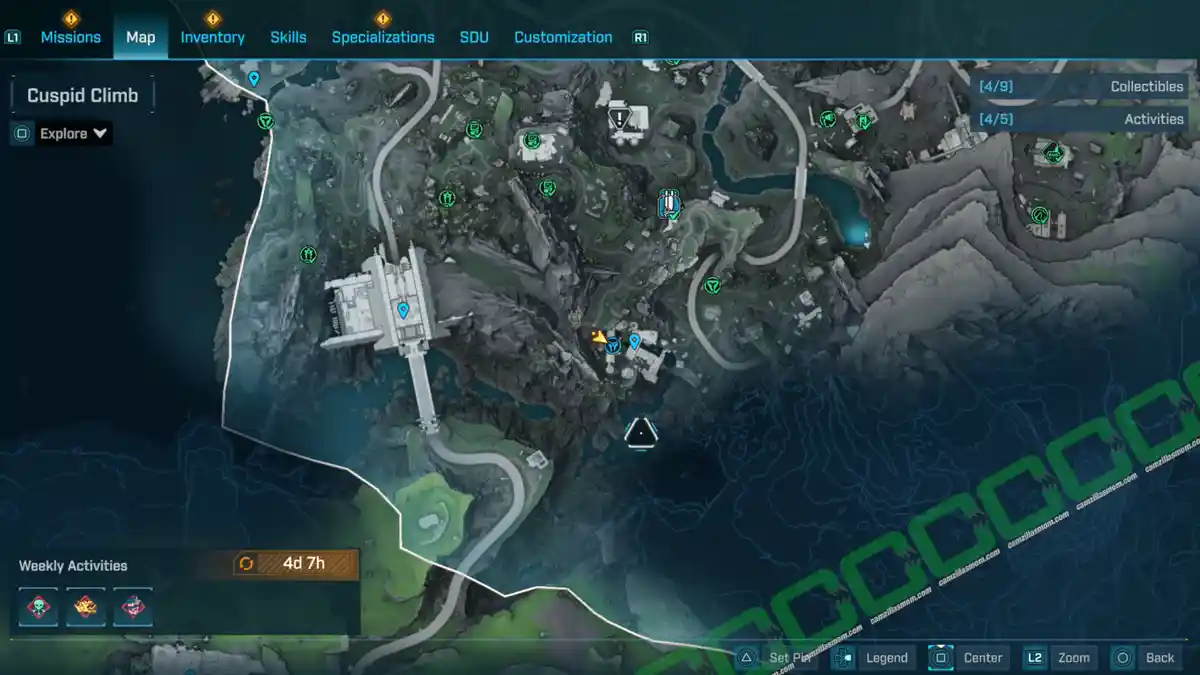Image resolution: width=1200 pixels, height=675 pixels.
Task: Select the Skills tab
Action: coord(288,37)
